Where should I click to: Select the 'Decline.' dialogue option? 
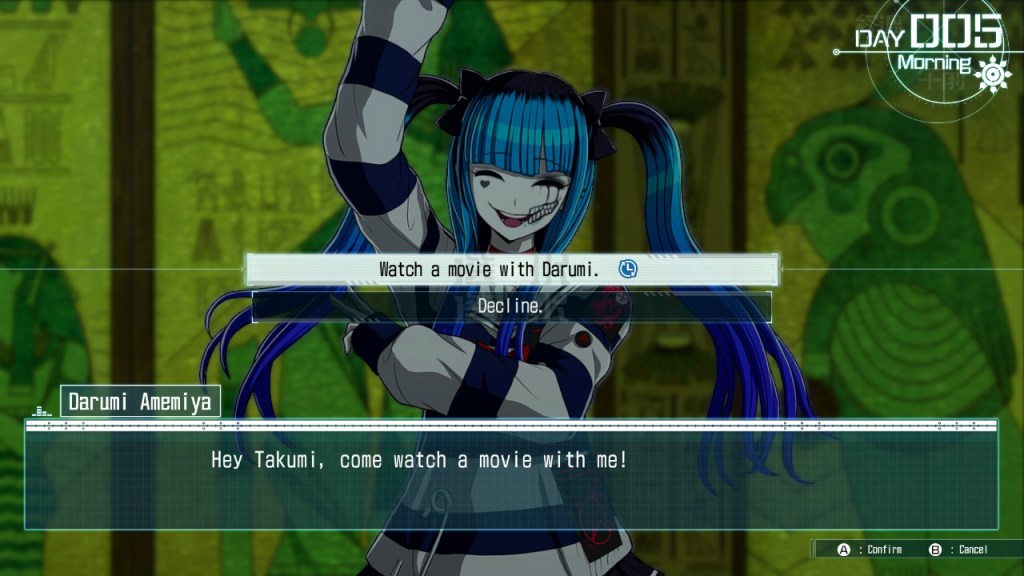511,307
